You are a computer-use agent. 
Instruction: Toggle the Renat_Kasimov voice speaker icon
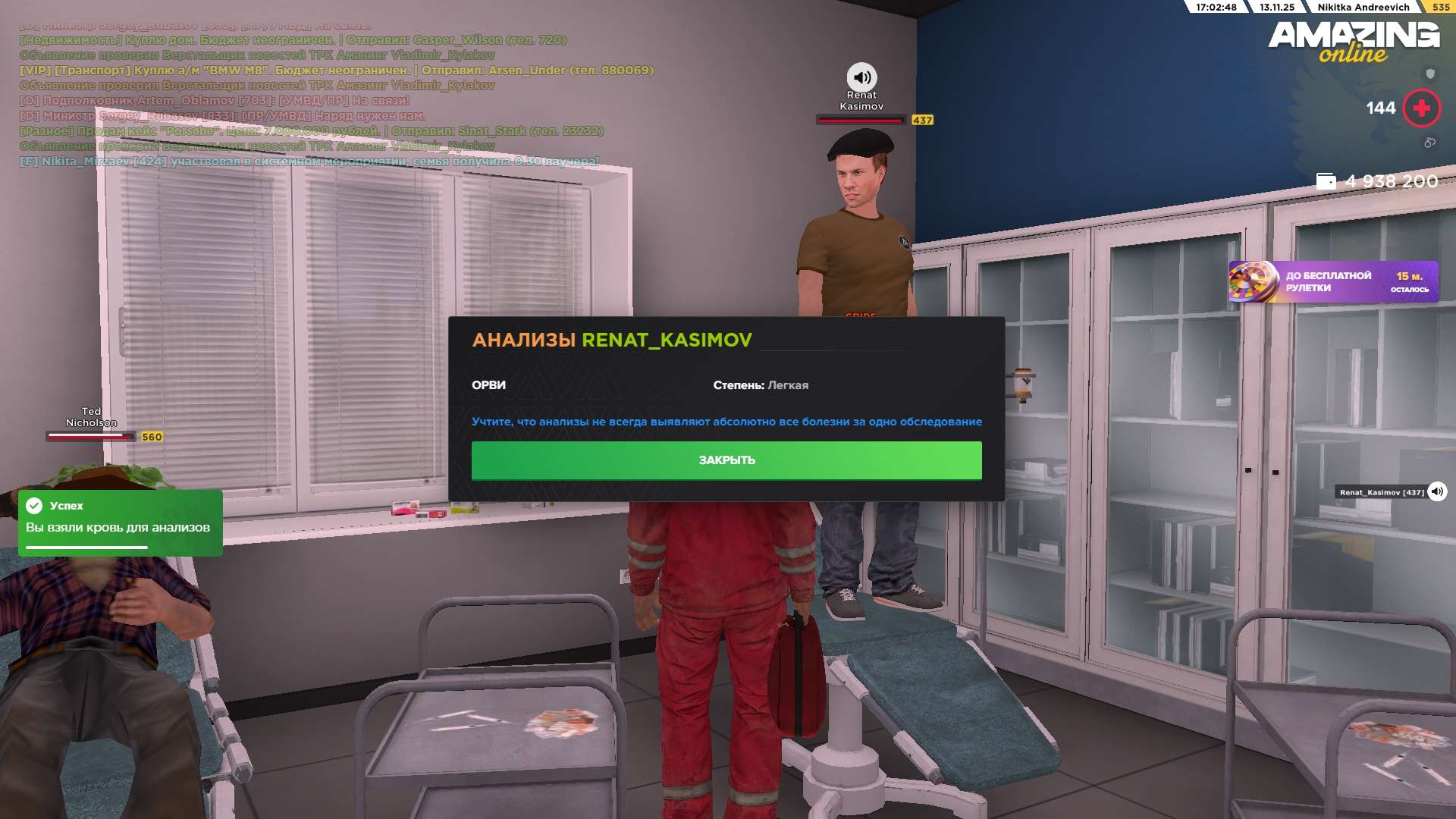pyautogui.click(x=1437, y=492)
